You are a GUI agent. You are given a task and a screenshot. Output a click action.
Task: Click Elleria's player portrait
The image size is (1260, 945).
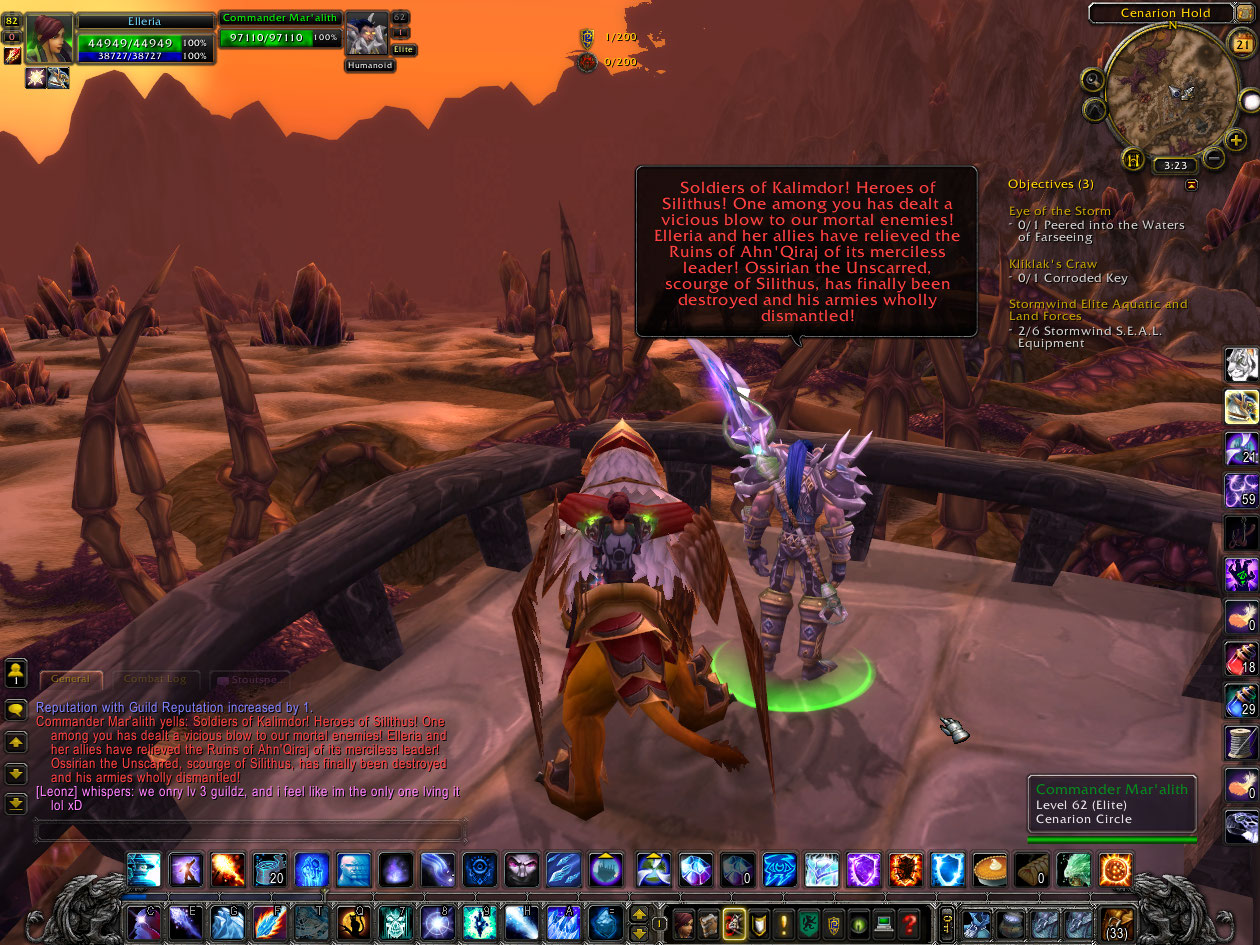tap(49, 38)
